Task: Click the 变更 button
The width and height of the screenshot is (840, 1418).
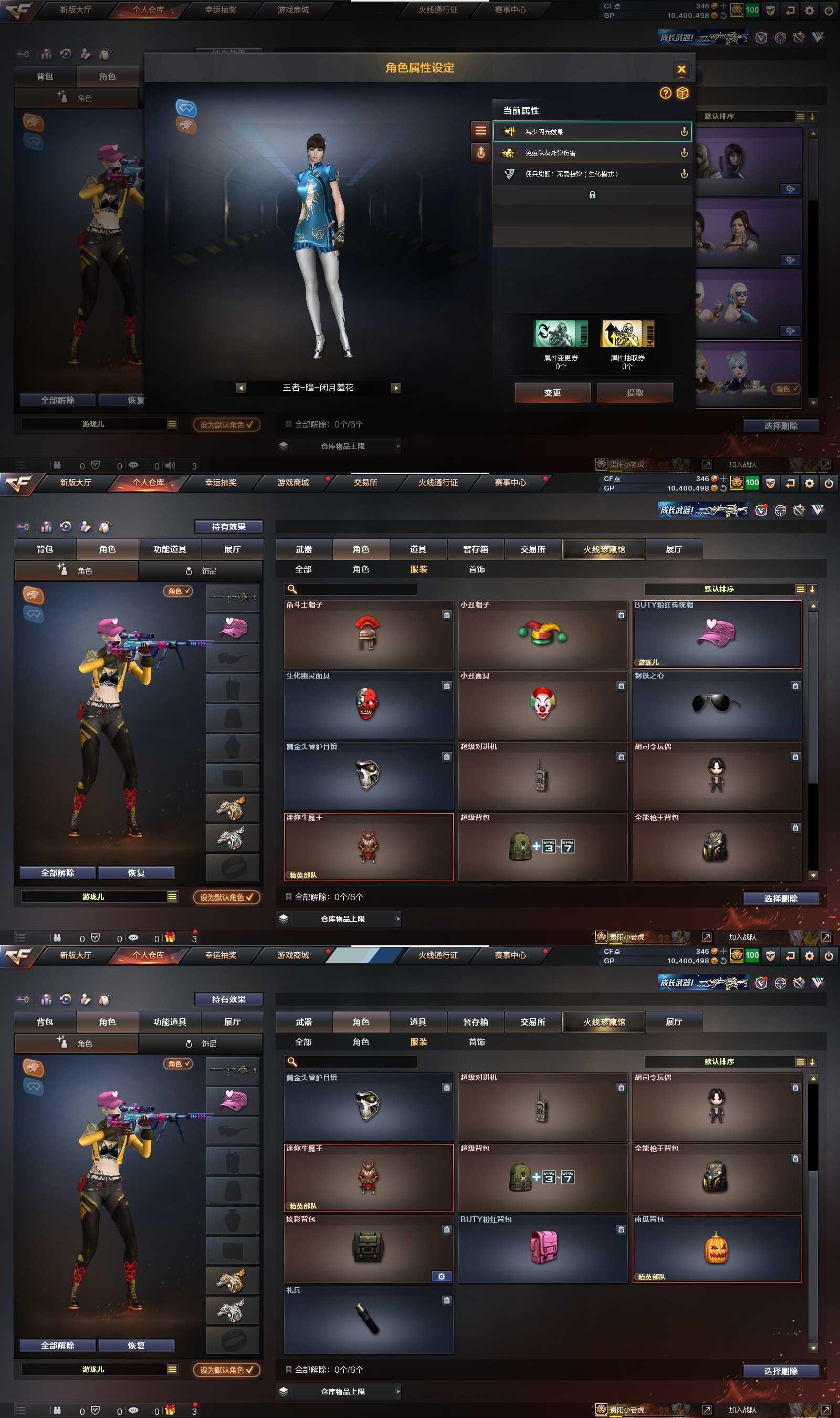Action: [552, 392]
